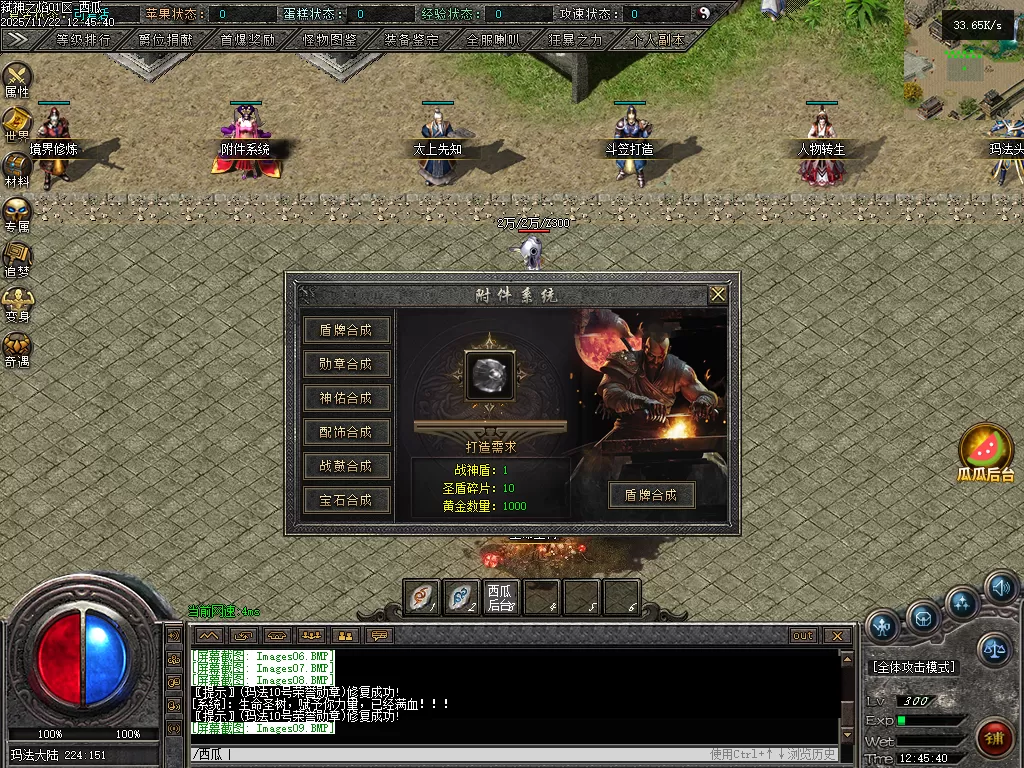Open the 等级排行 ranking menu
The image size is (1024, 768).
(84, 40)
